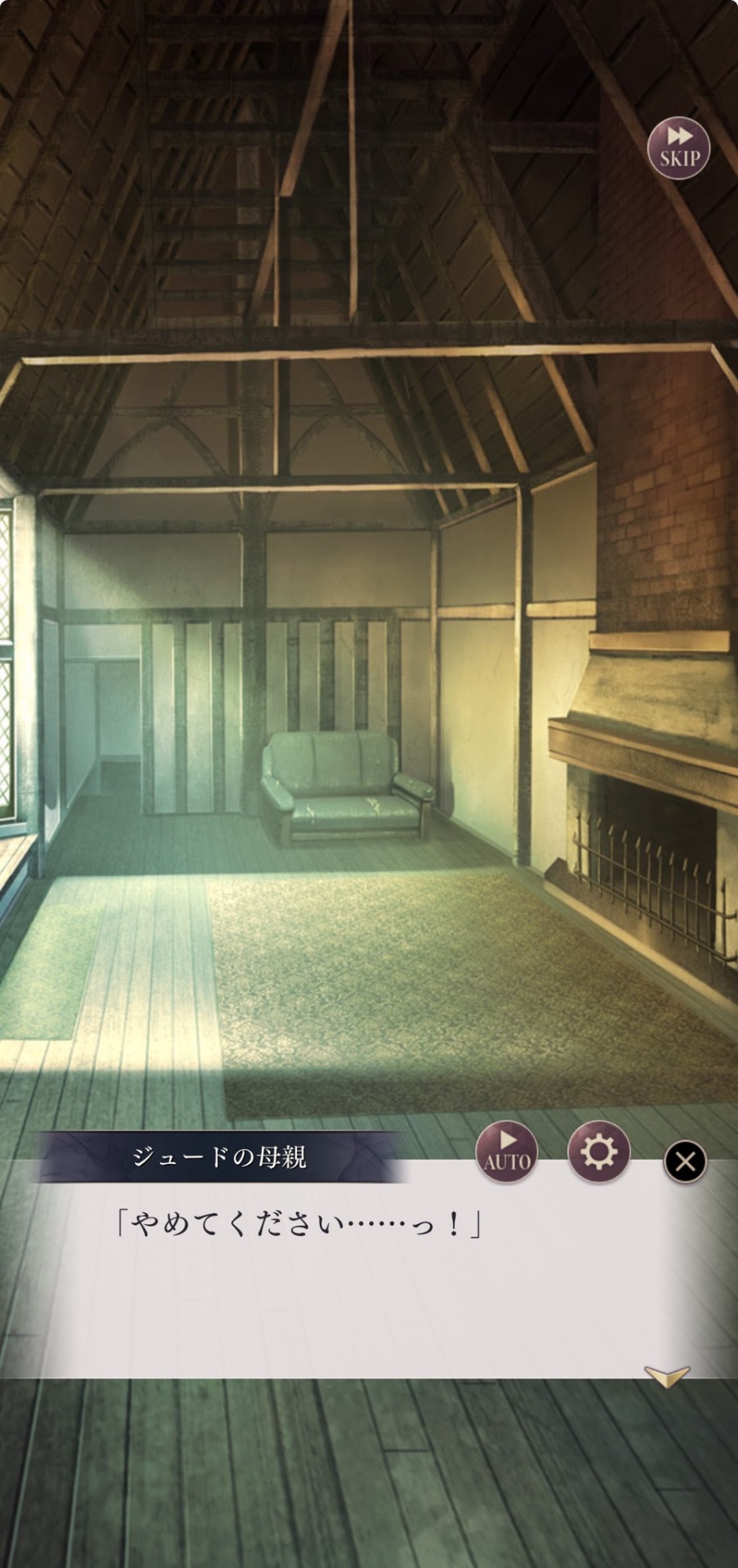Enable AUTO dialogue playback
738x1568 pixels.
[x=507, y=1151]
